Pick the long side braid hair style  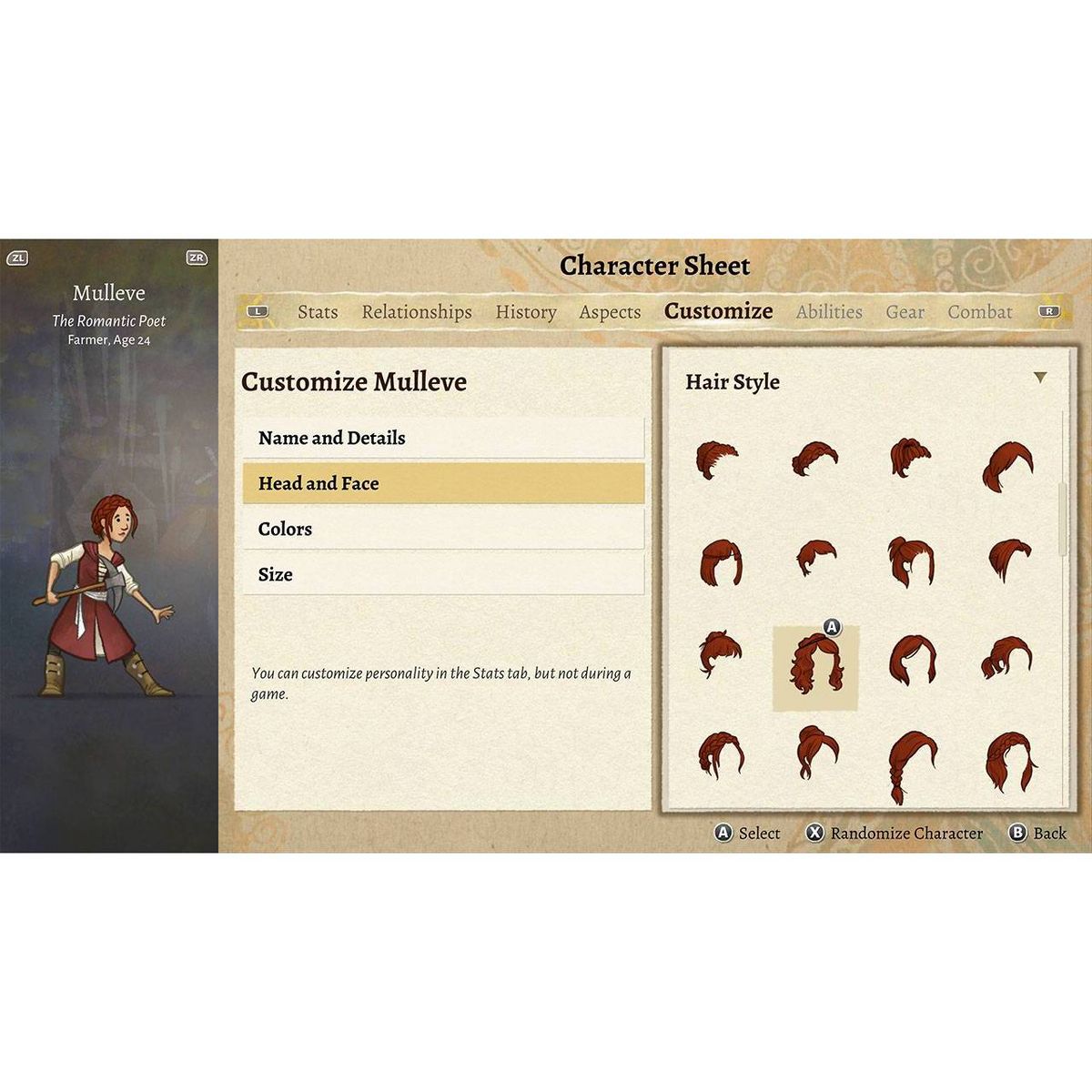coord(912,763)
